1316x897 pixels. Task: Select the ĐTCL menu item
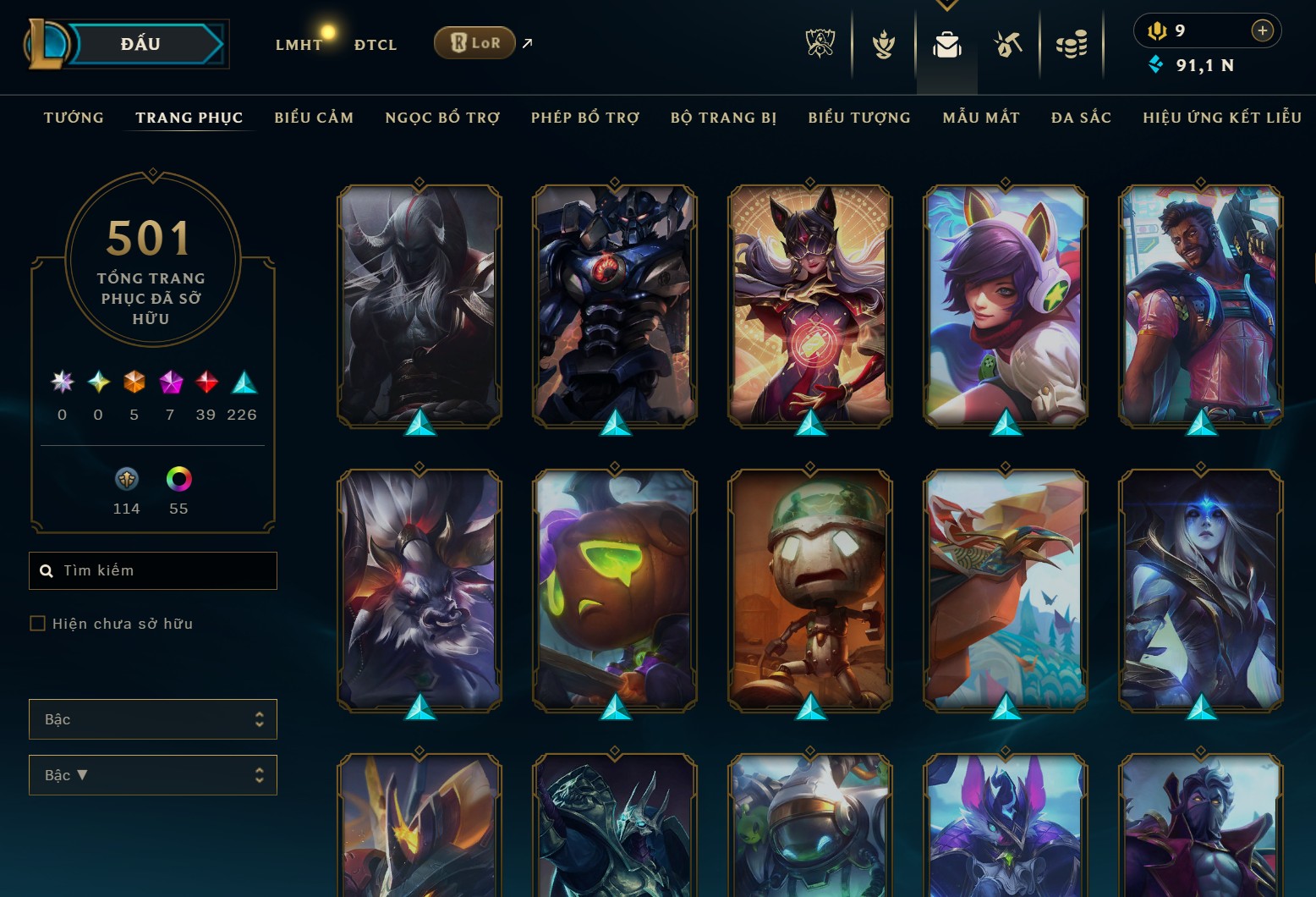point(375,44)
